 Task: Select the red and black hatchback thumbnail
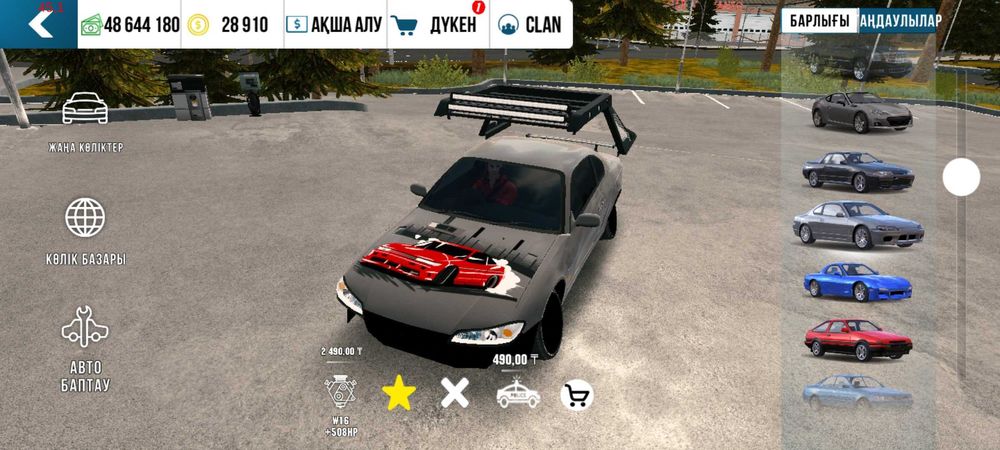pyautogui.click(x=858, y=340)
